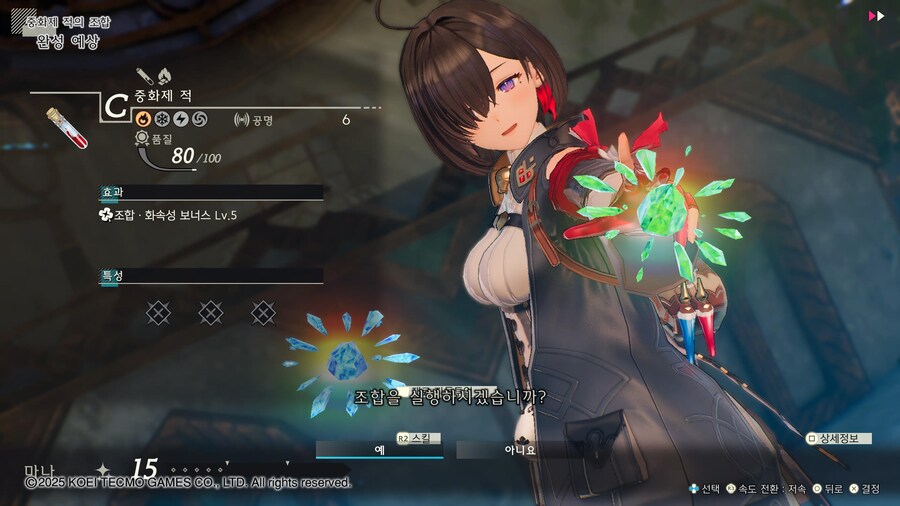The width and height of the screenshot is (900, 506).
Task: Click the pink fast-forward arrows icon
Action: (876, 16)
